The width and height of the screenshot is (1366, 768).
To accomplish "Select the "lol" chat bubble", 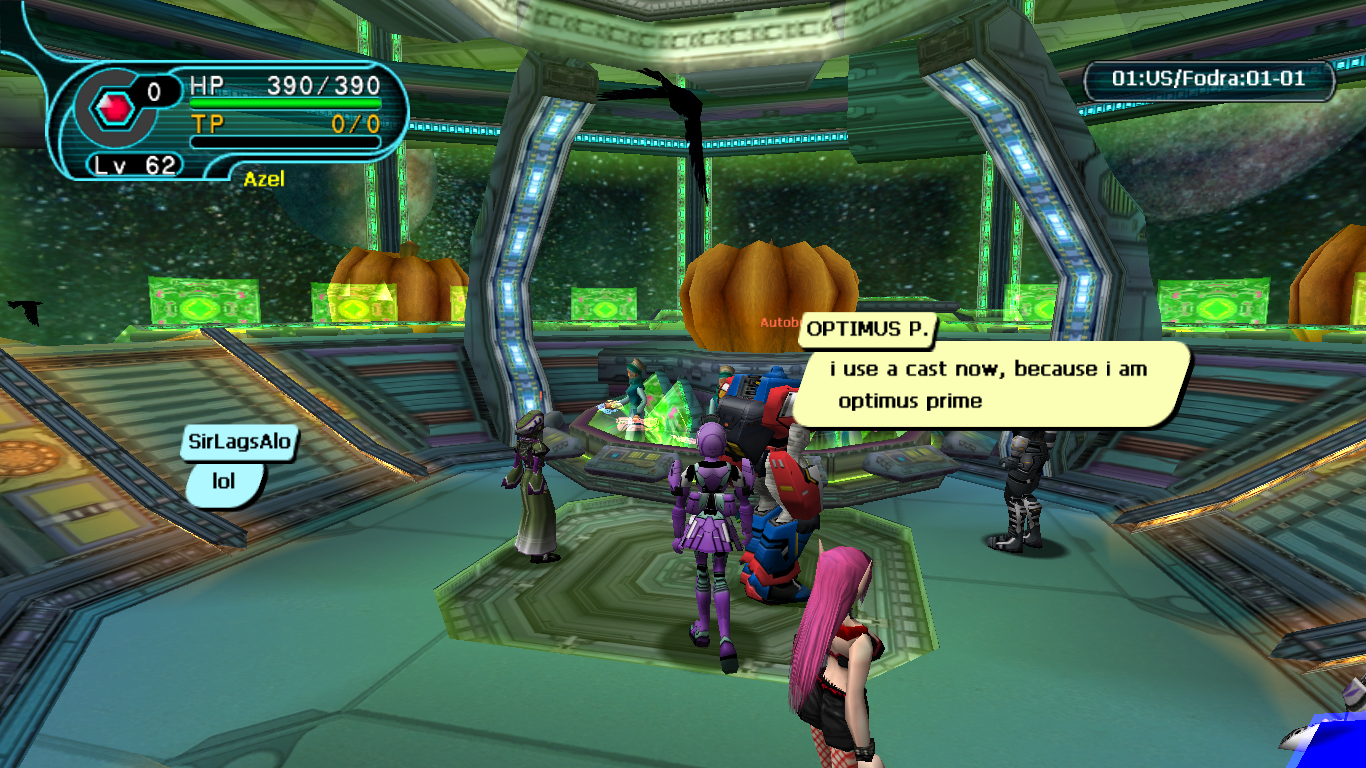I will [x=224, y=482].
